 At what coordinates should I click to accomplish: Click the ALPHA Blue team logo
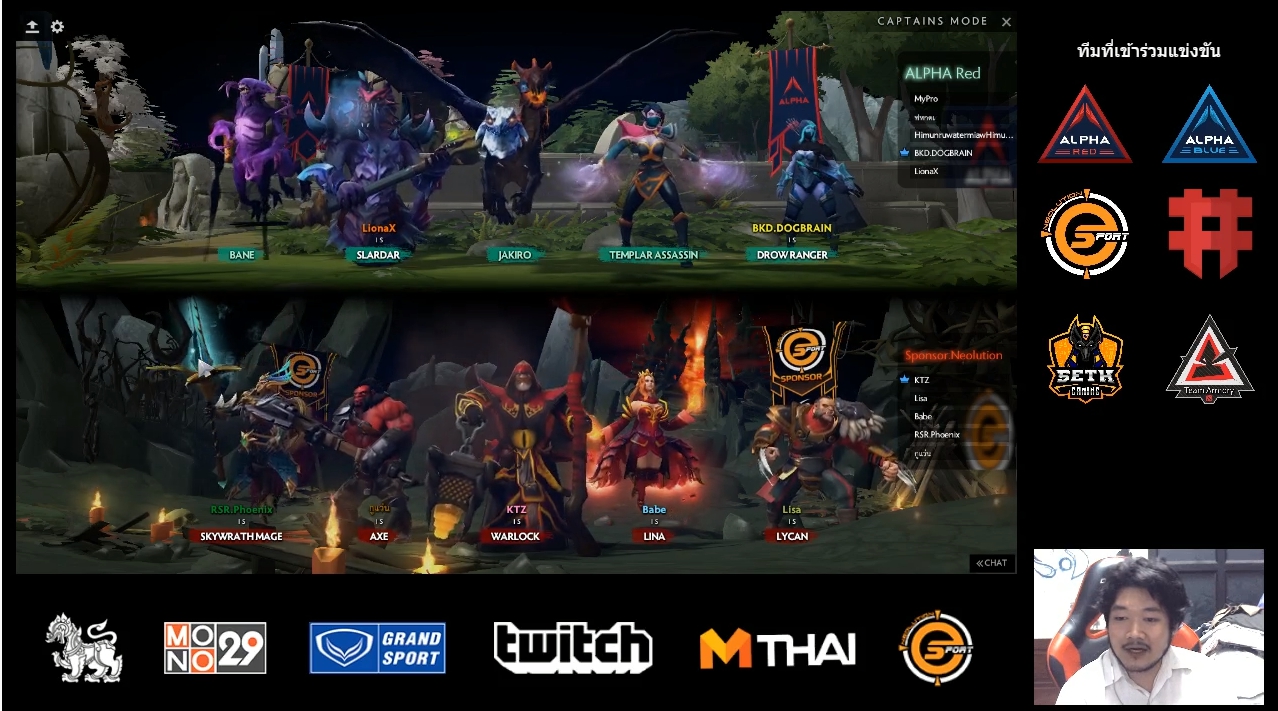(1209, 125)
